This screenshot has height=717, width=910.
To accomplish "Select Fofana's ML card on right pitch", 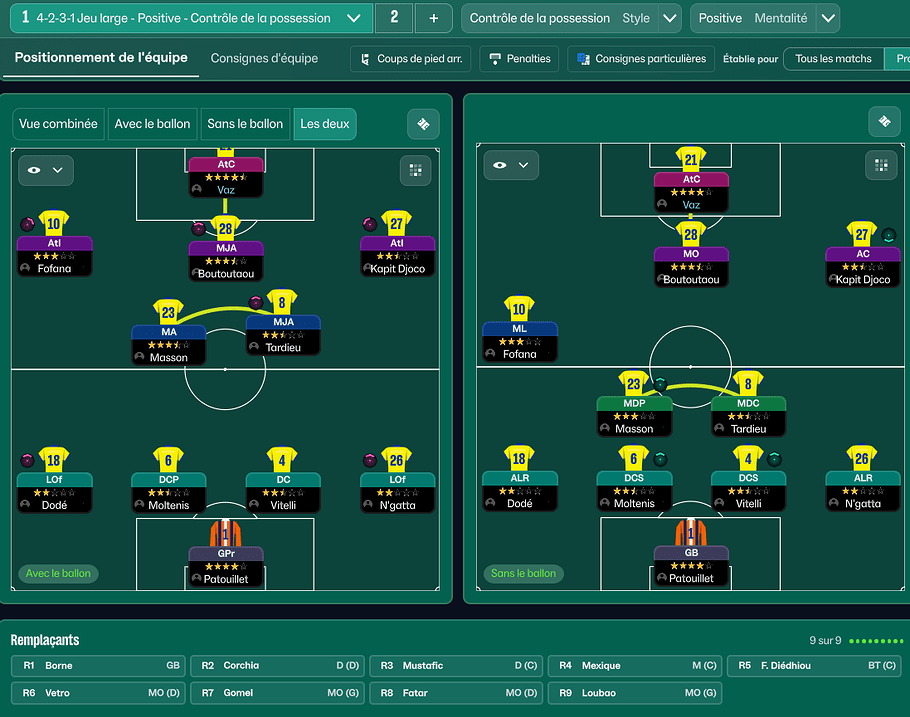I will [520, 340].
